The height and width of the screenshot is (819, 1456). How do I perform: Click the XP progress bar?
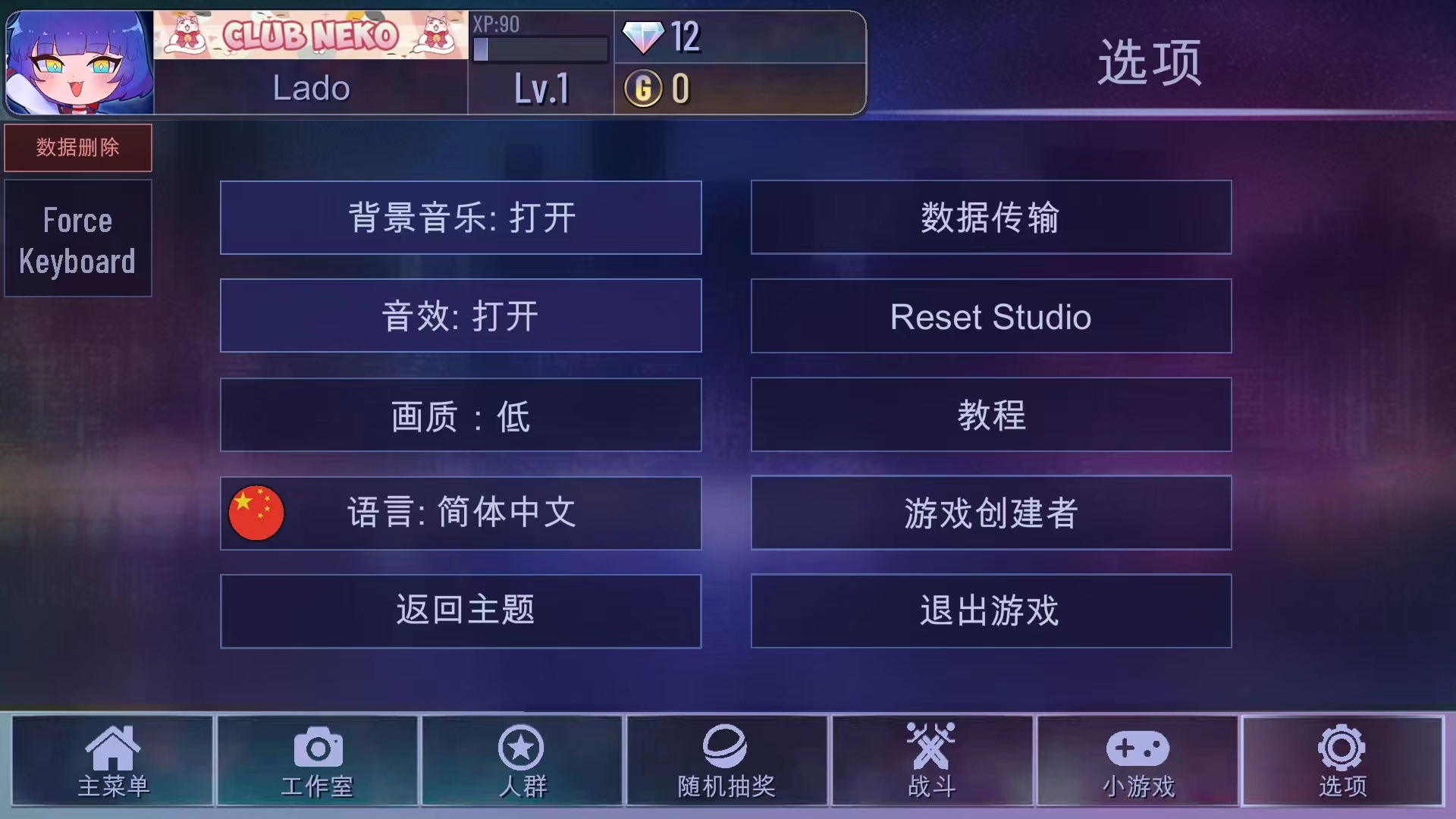(x=540, y=49)
